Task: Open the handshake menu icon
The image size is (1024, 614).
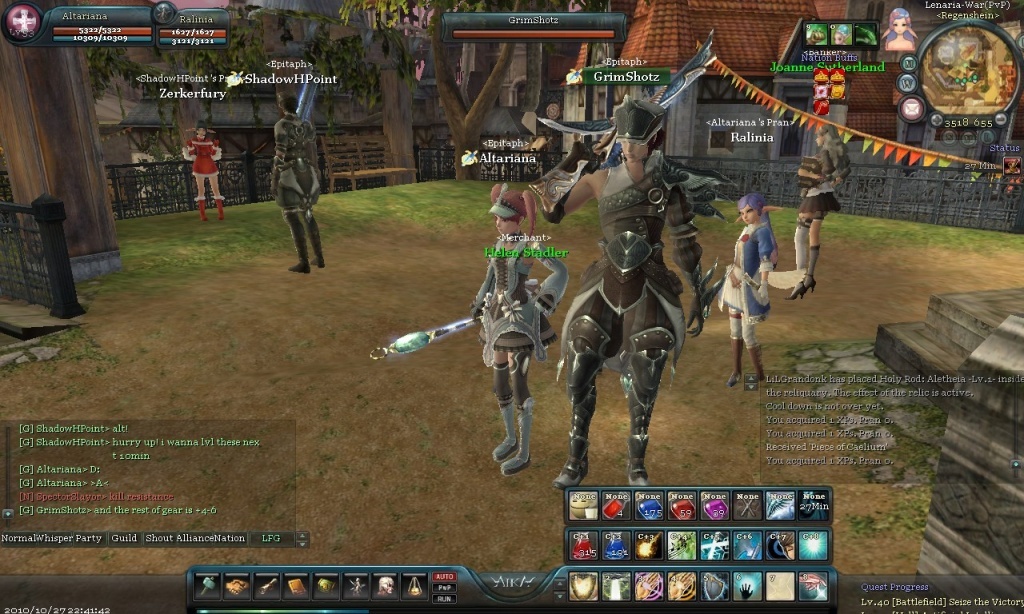Action: pyautogui.click(x=236, y=586)
